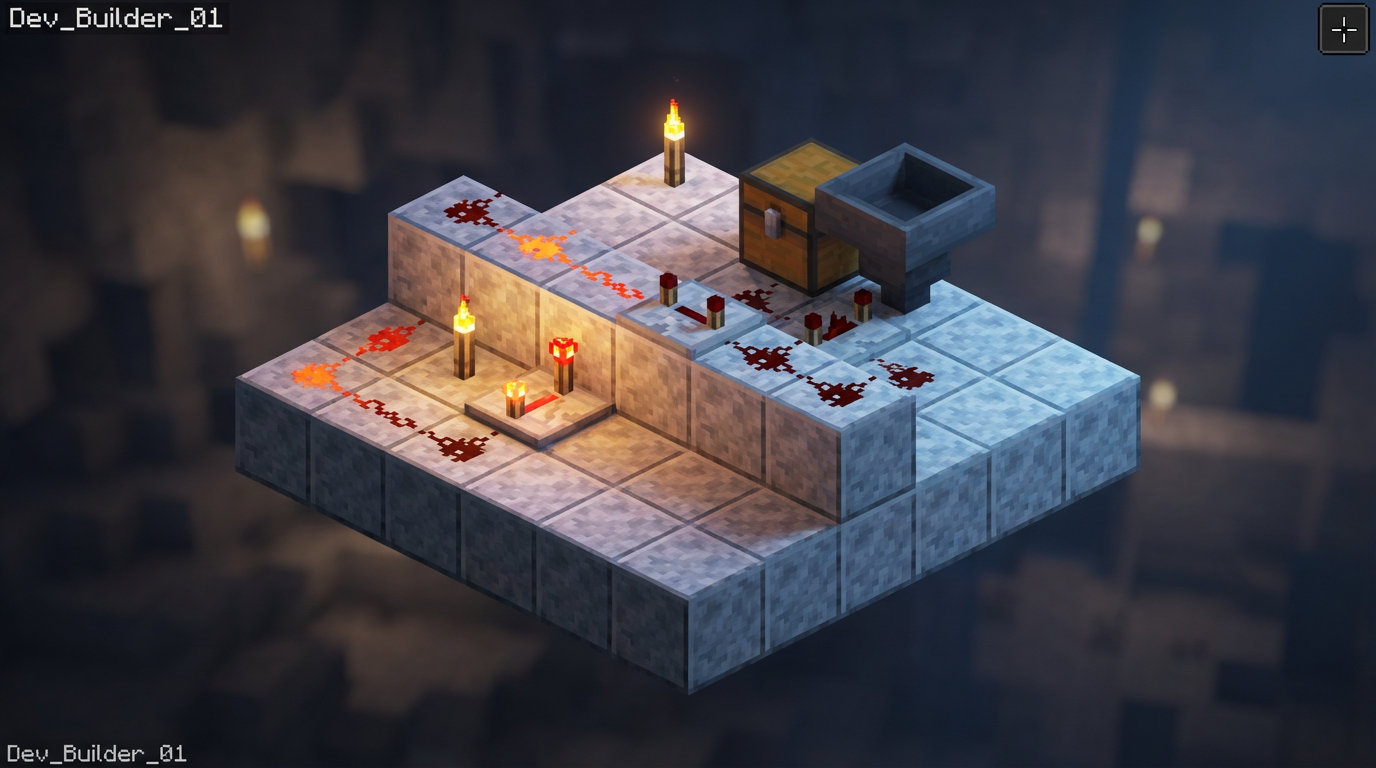Click the Dev_Builder_01 nameplate at bottom-left

(x=95, y=755)
